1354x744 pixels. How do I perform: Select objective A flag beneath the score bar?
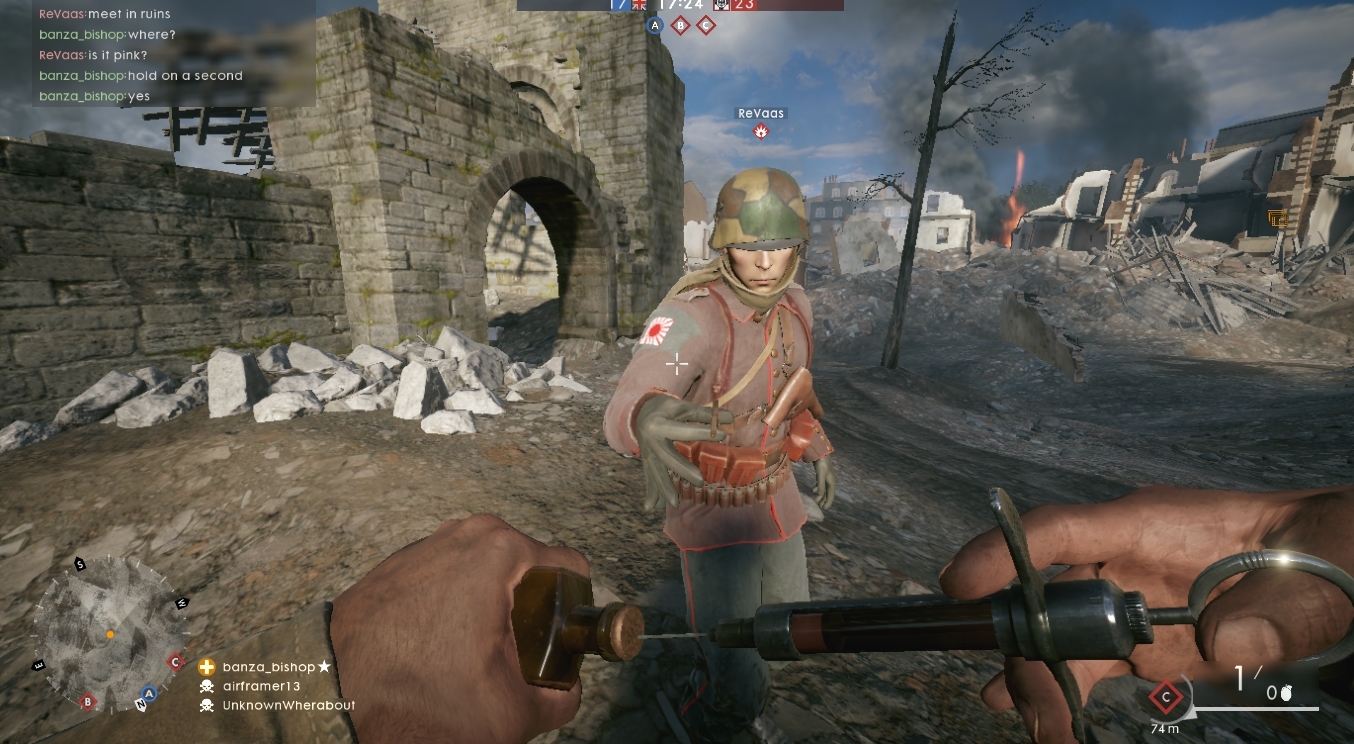(x=655, y=26)
